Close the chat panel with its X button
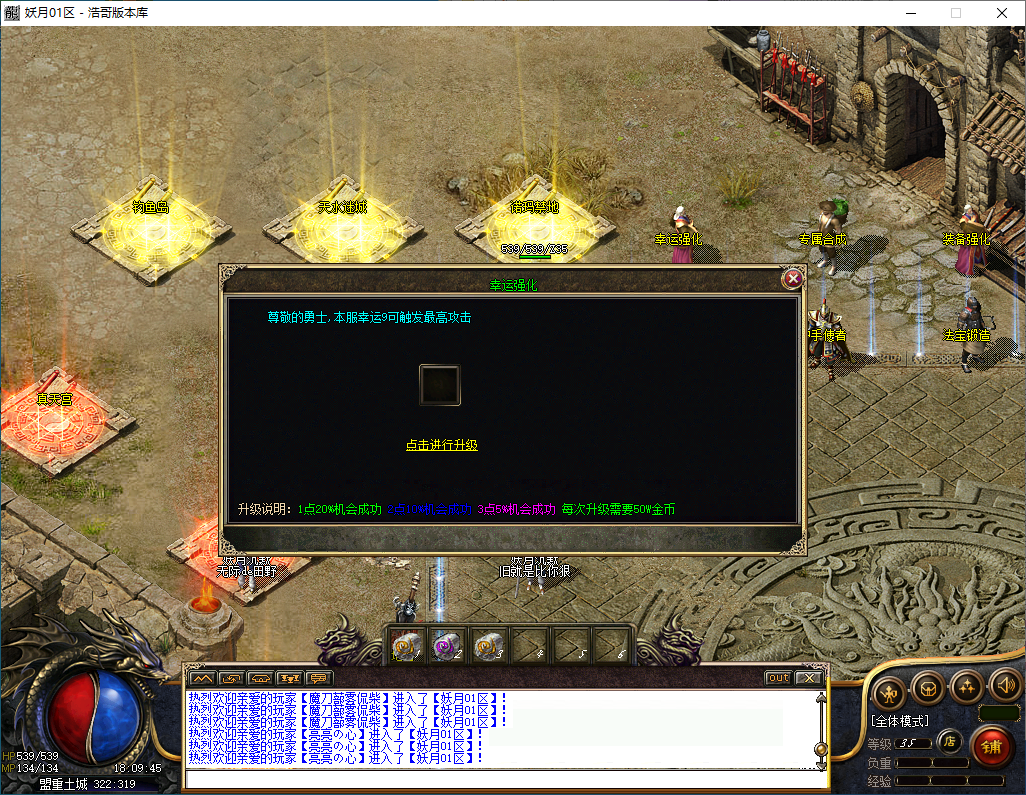The height and width of the screenshot is (795, 1026). click(x=808, y=678)
